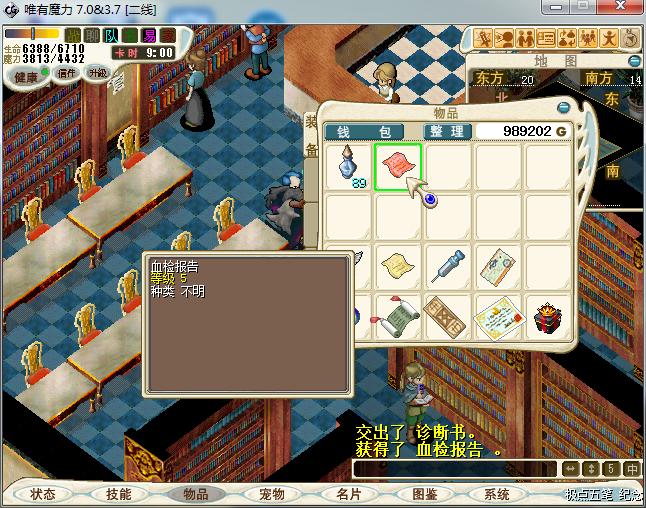646x508 pixels.
Task: Toggle the 物品 items menu button
Action: point(195,494)
